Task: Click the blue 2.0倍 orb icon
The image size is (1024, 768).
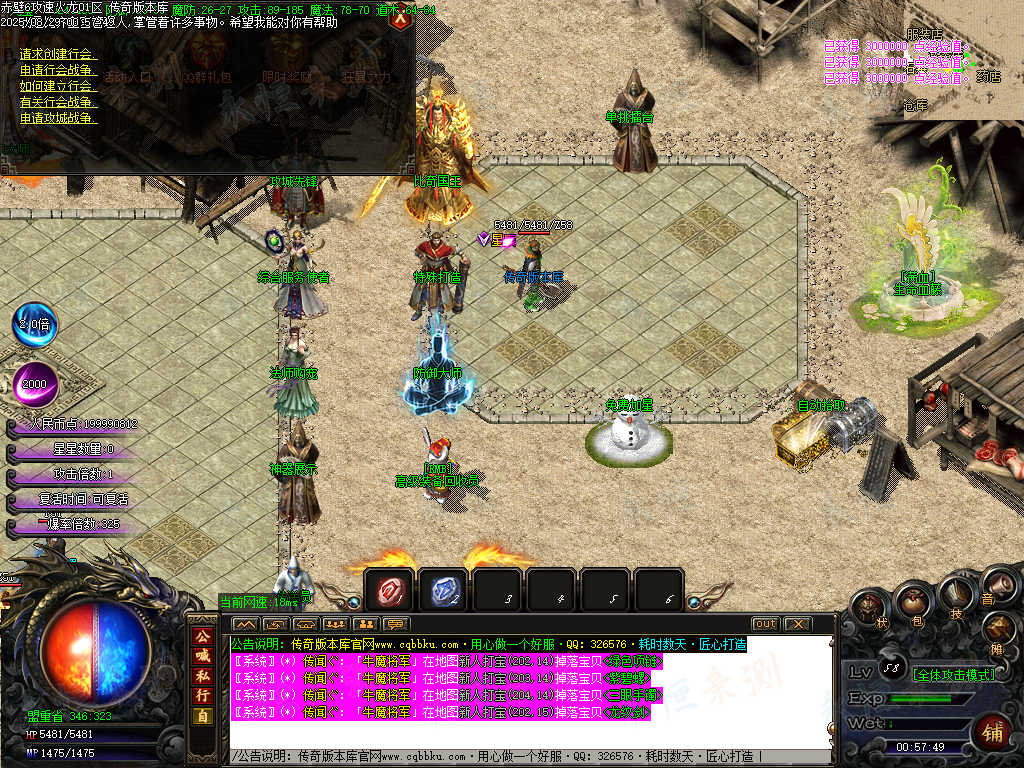Action: click(35, 325)
